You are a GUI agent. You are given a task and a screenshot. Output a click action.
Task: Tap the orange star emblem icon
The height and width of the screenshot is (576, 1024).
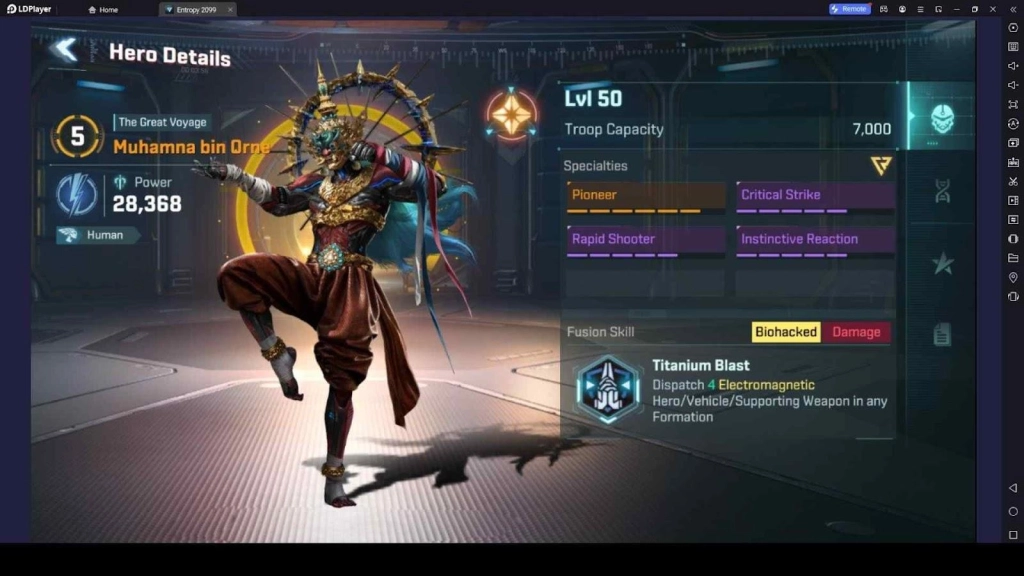(512, 115)
